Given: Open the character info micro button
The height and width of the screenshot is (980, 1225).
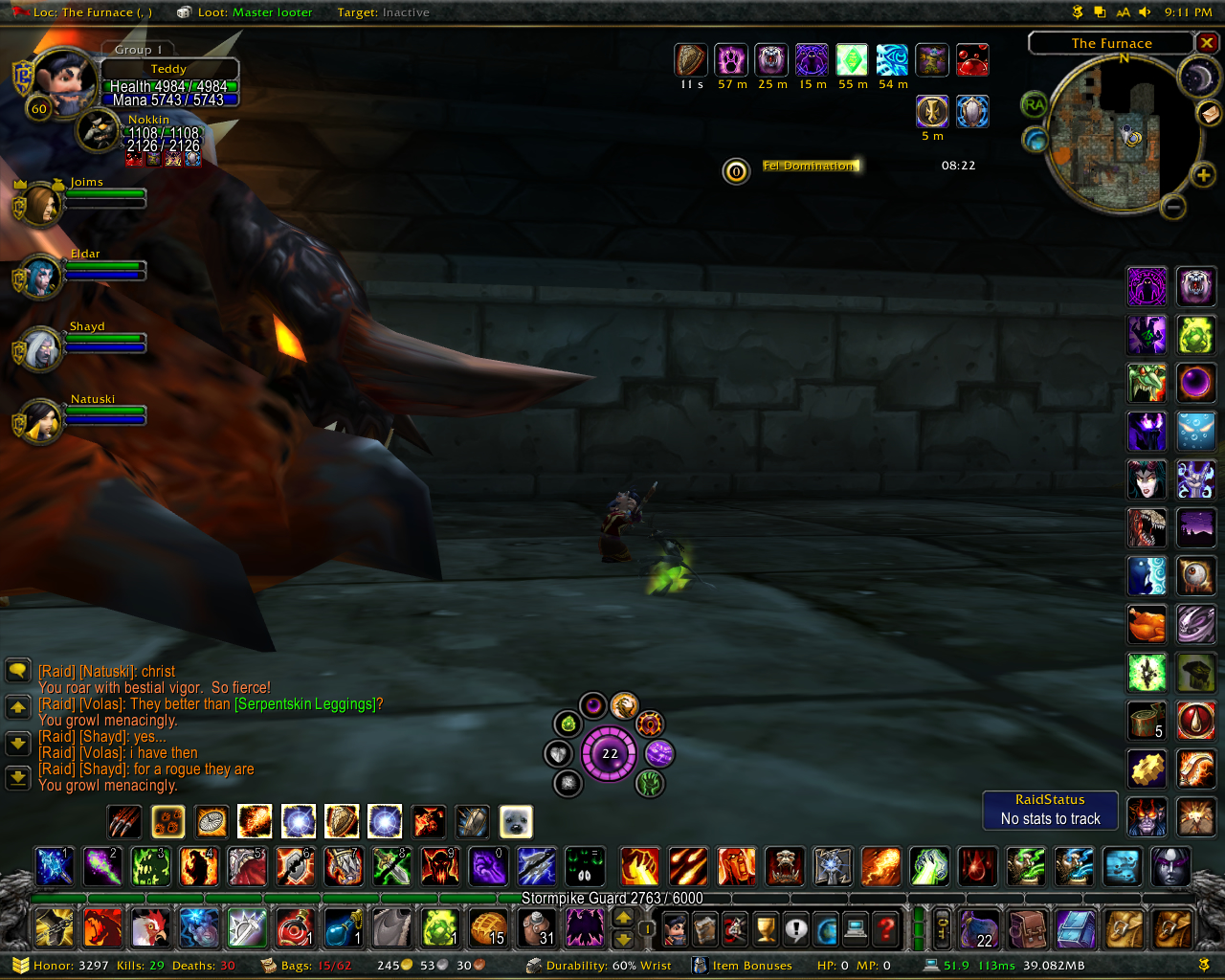Looking at the screenshot, I should coord(676,927).
